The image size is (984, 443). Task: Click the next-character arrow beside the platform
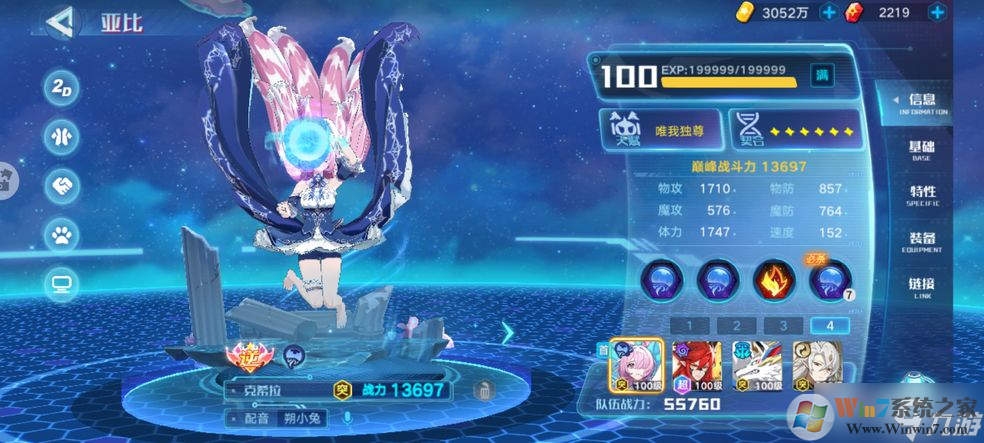(x=508, y=332)
